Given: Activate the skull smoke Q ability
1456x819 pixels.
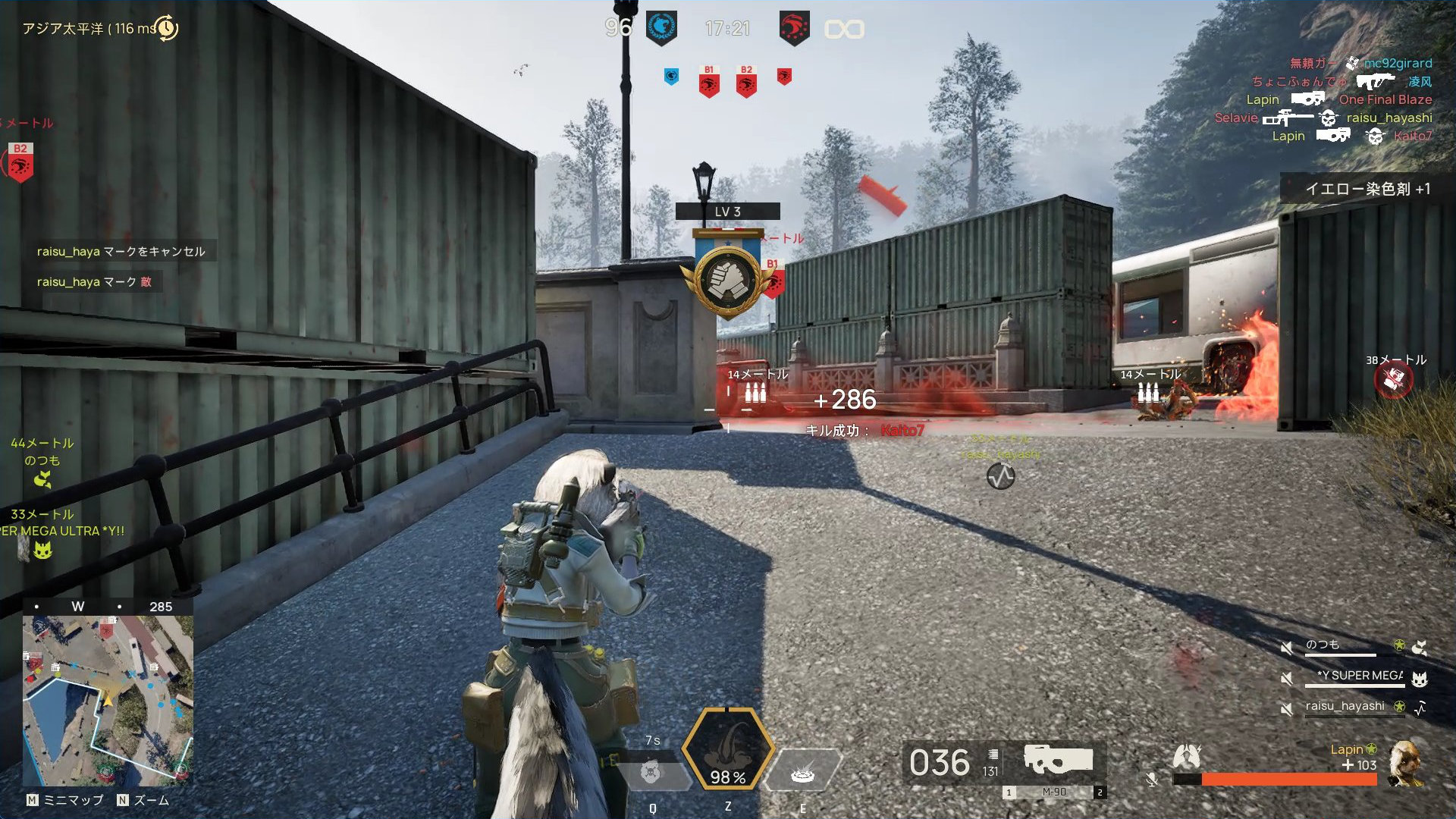Looking at the screenshot, I should (x=651, y=773).
